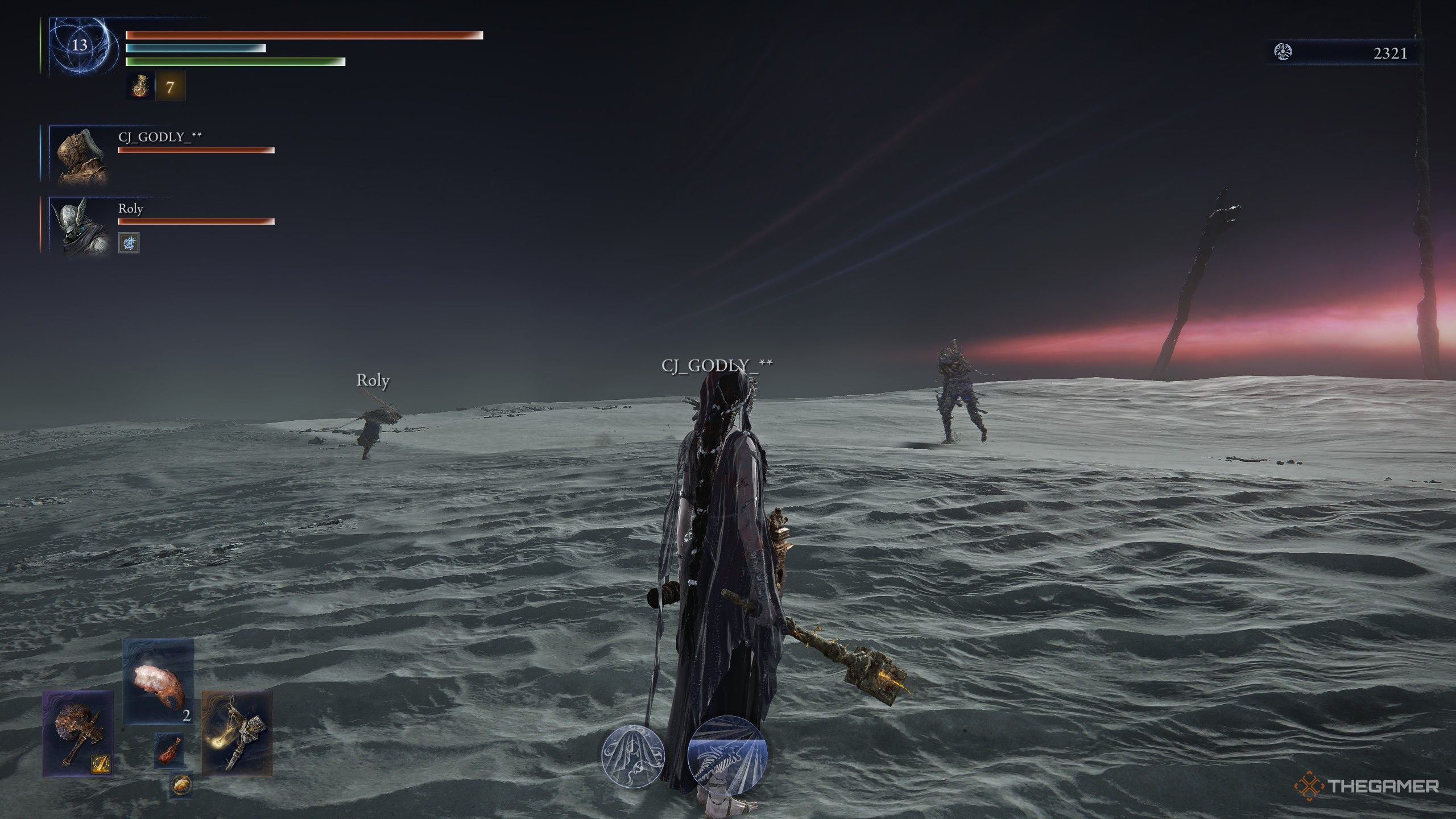Click the Crimson Flask icon in the HUD
The image size is (1456, 819).
click(139, 88)
